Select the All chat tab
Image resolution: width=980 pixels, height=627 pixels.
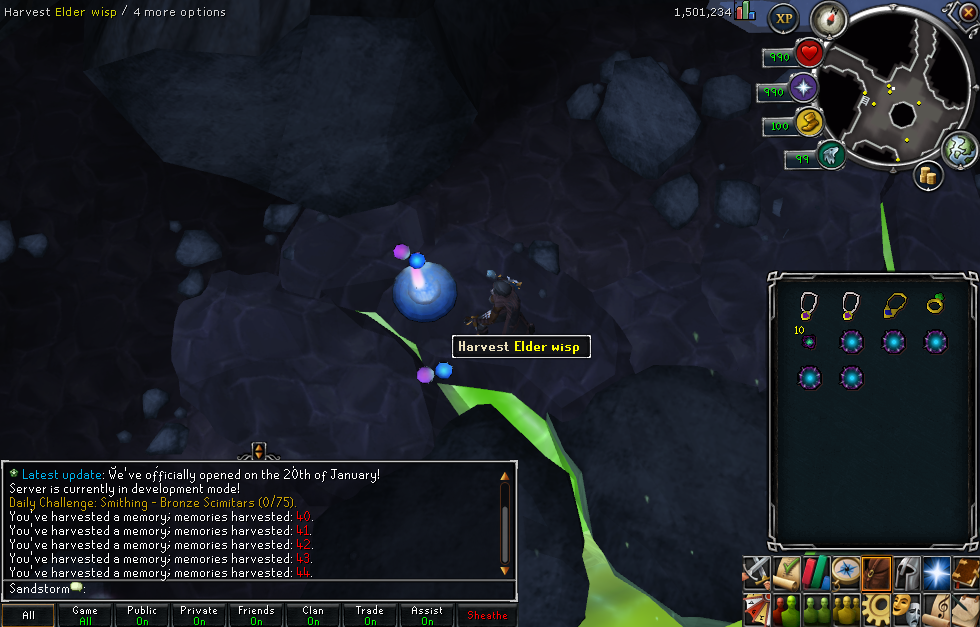point(28,615)
